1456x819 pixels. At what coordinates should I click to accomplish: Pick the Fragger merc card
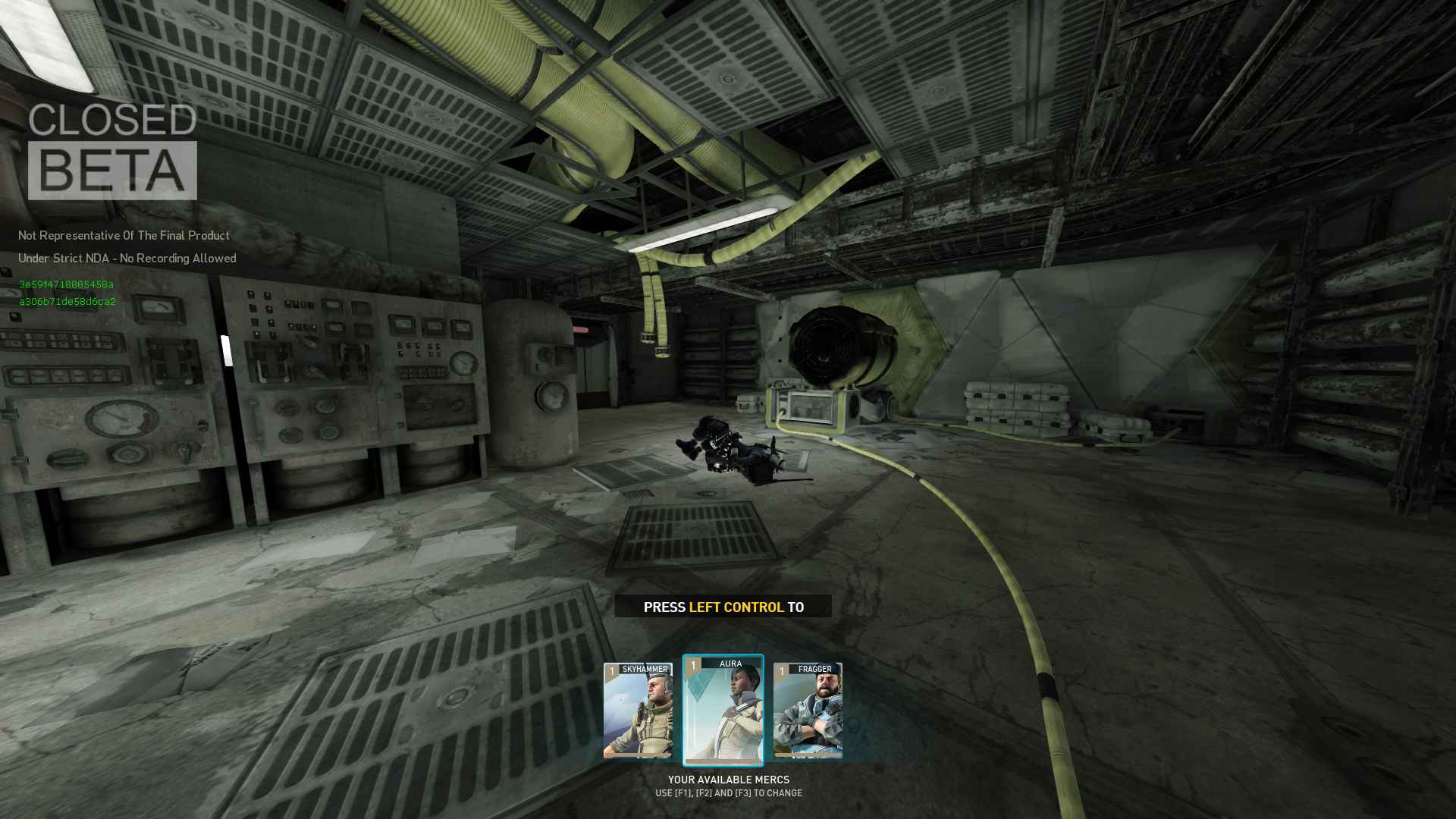point(808,711)
